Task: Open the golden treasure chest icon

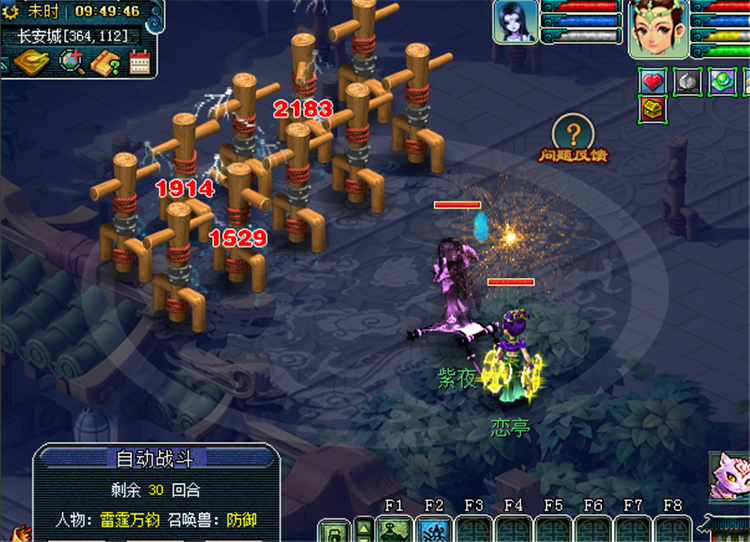Action: coord(653,109)
